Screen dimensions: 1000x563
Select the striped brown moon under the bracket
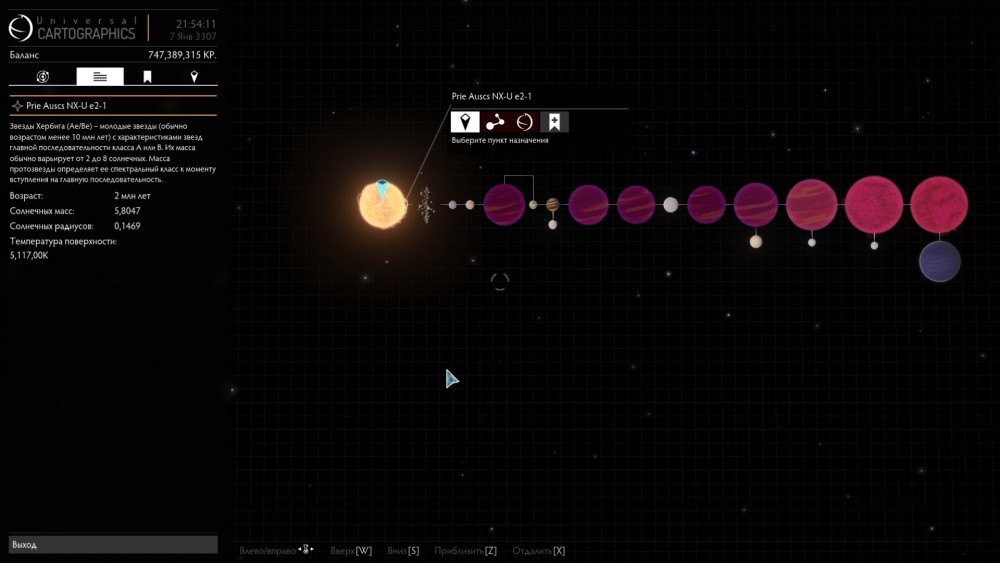552,205
